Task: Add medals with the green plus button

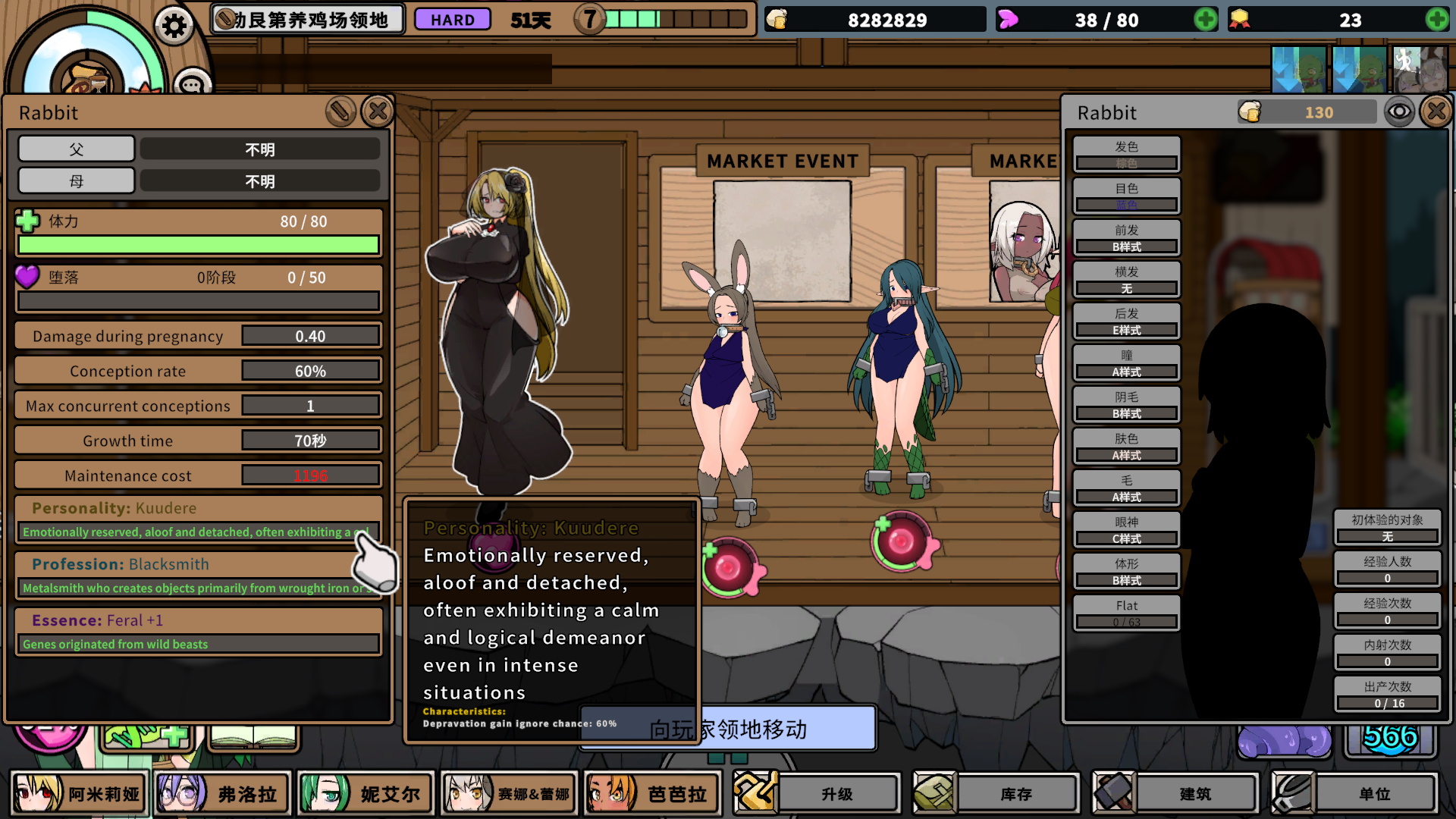Action: (1436, 20)
